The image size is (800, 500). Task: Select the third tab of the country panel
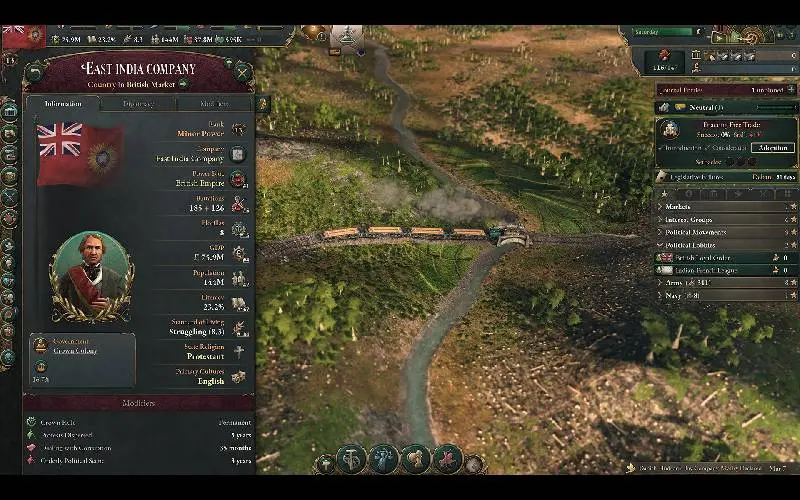click(x=214, y=103)
